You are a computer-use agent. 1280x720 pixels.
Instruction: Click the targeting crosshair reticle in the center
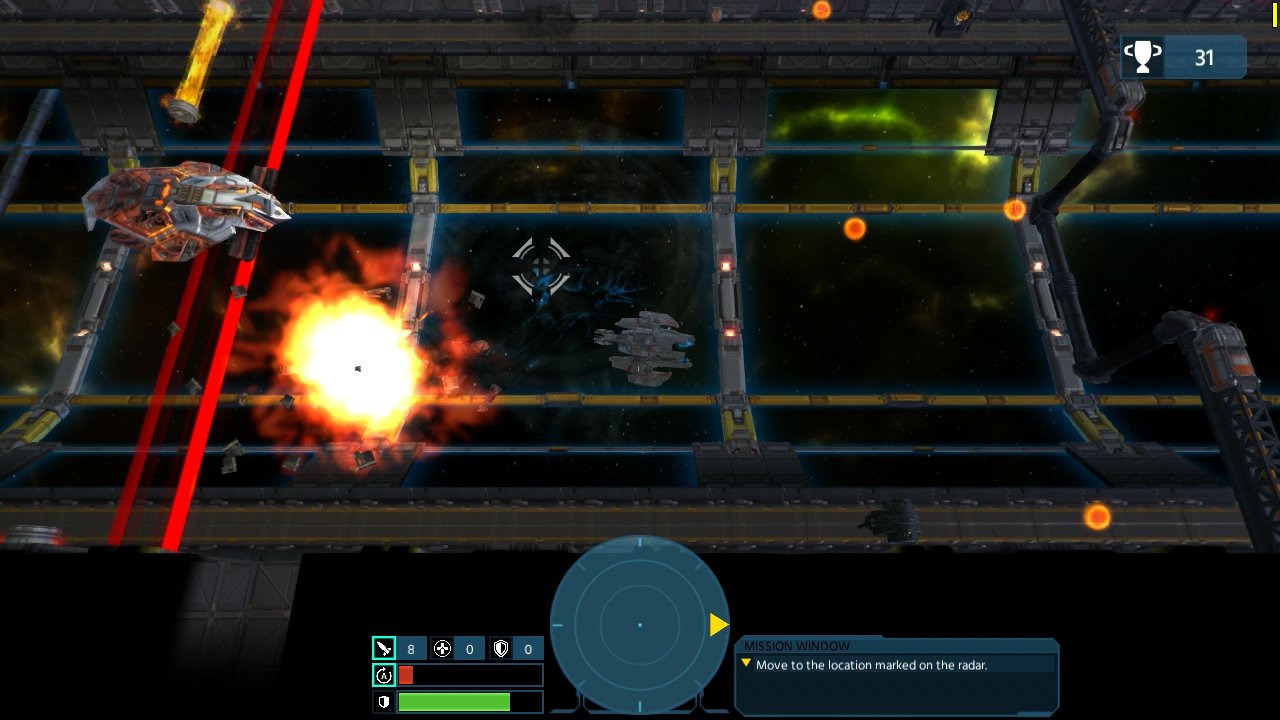click(x=540, y=265)
